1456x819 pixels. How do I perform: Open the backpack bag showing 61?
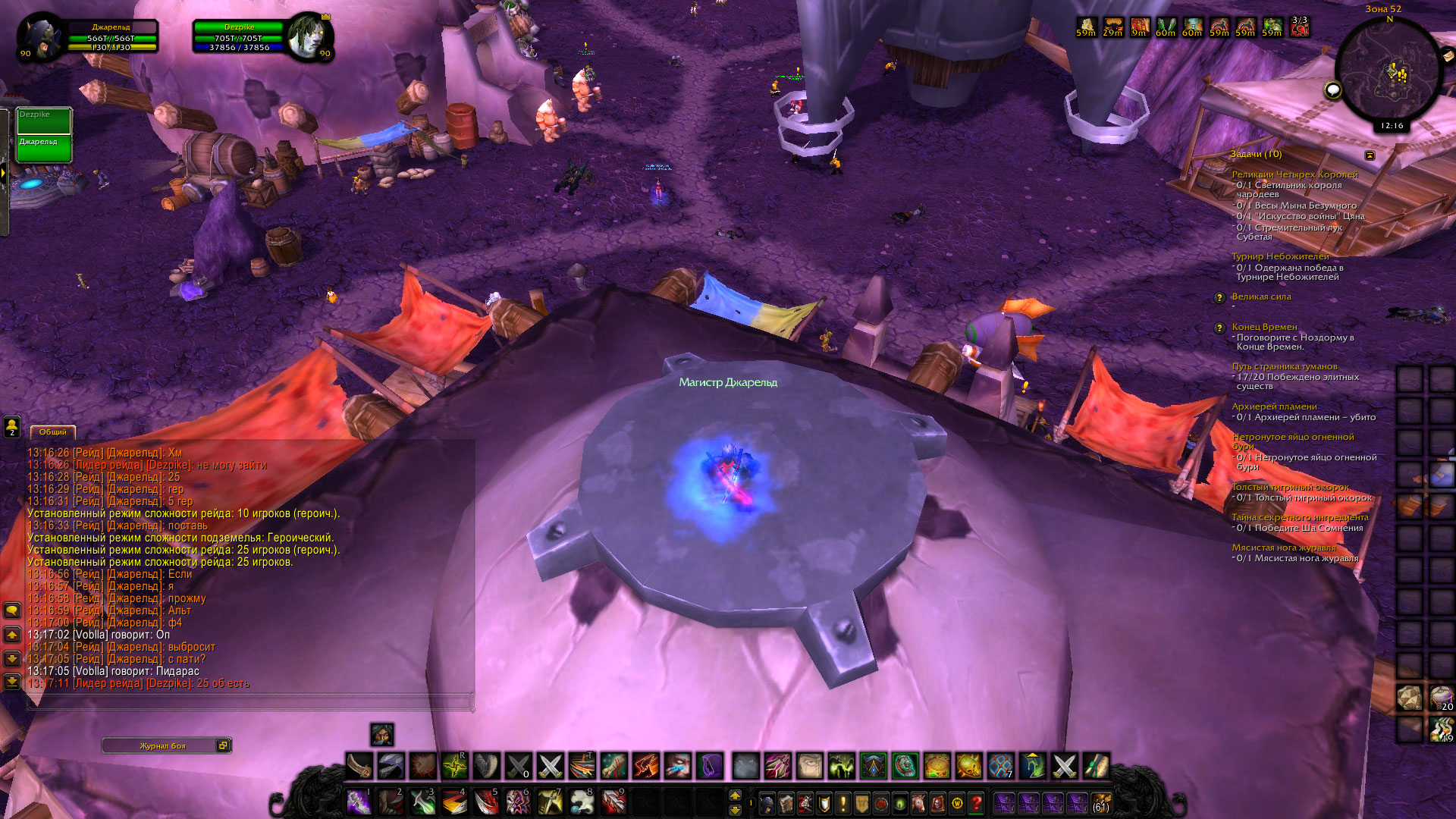click(x=1101, y=802)
